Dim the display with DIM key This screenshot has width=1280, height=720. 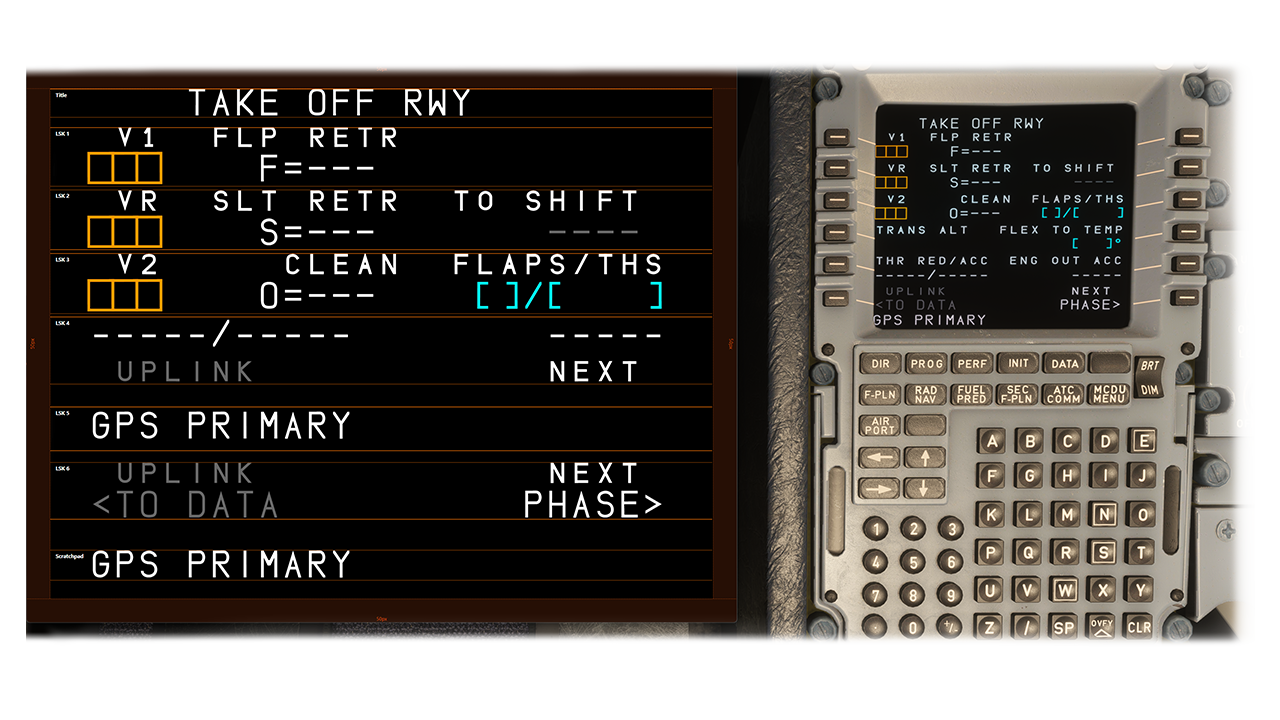point(1149,390)
